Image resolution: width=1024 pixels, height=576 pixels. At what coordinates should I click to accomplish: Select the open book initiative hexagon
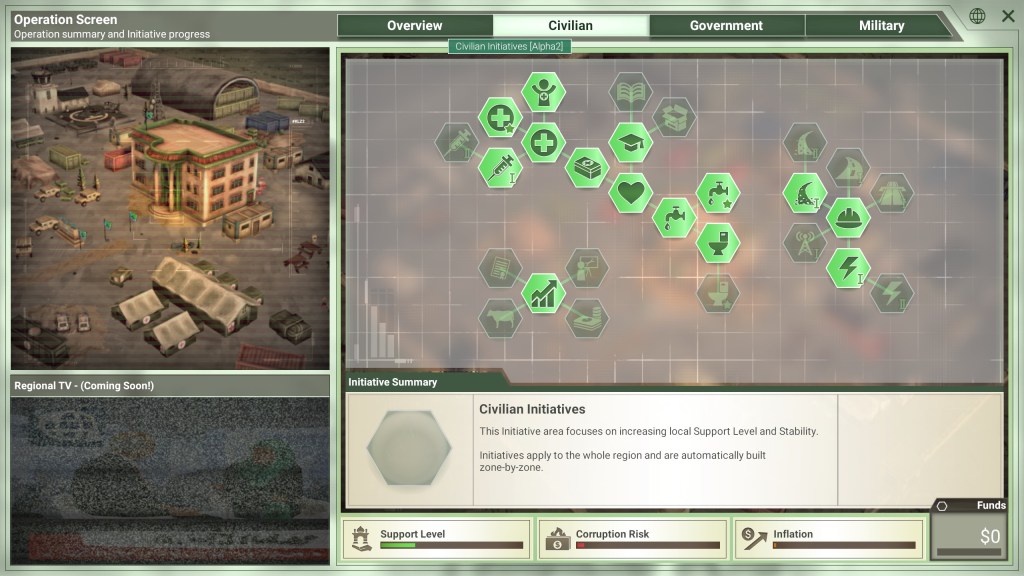[630, 93]
